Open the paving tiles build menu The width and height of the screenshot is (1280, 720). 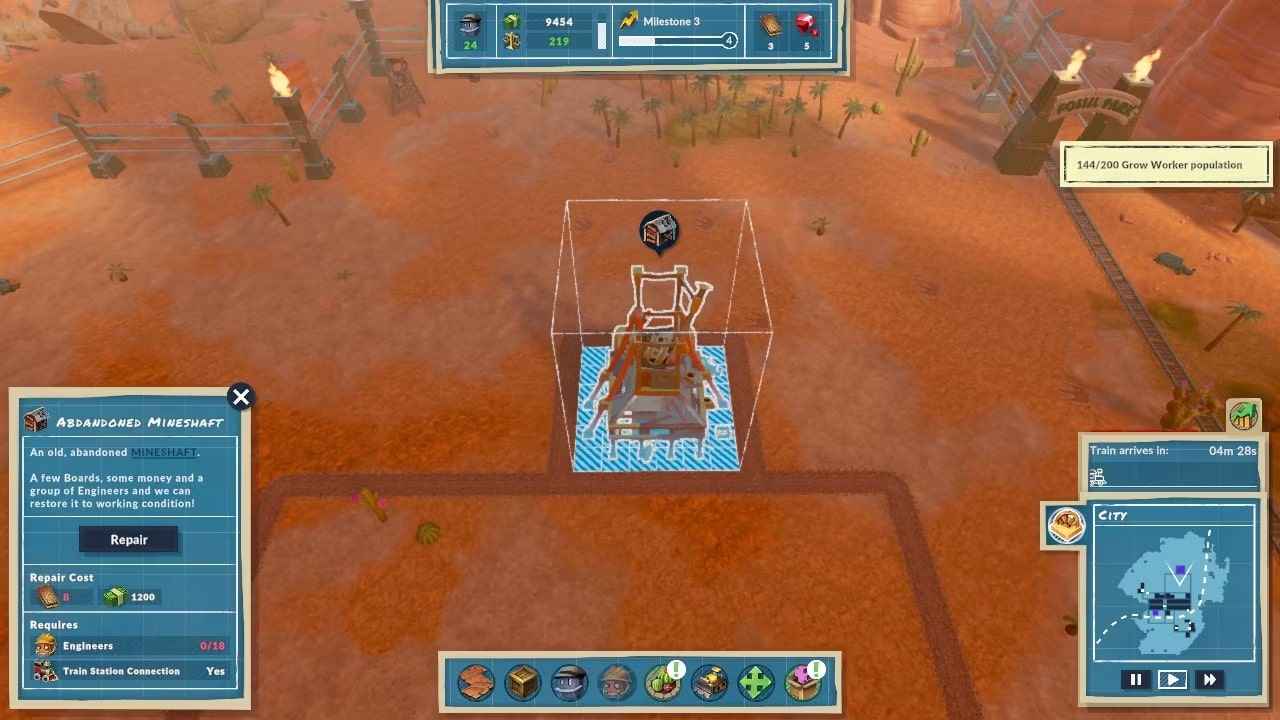[x=476, y=682]
